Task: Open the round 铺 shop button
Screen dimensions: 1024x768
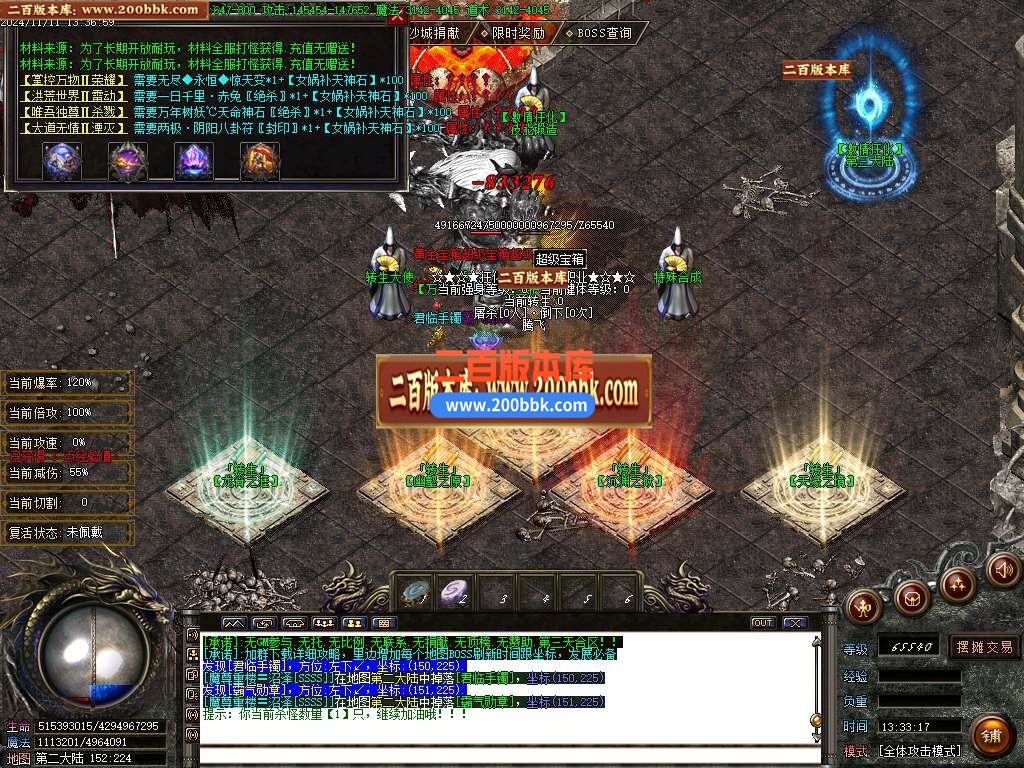Action: click(x=991, y=738)
